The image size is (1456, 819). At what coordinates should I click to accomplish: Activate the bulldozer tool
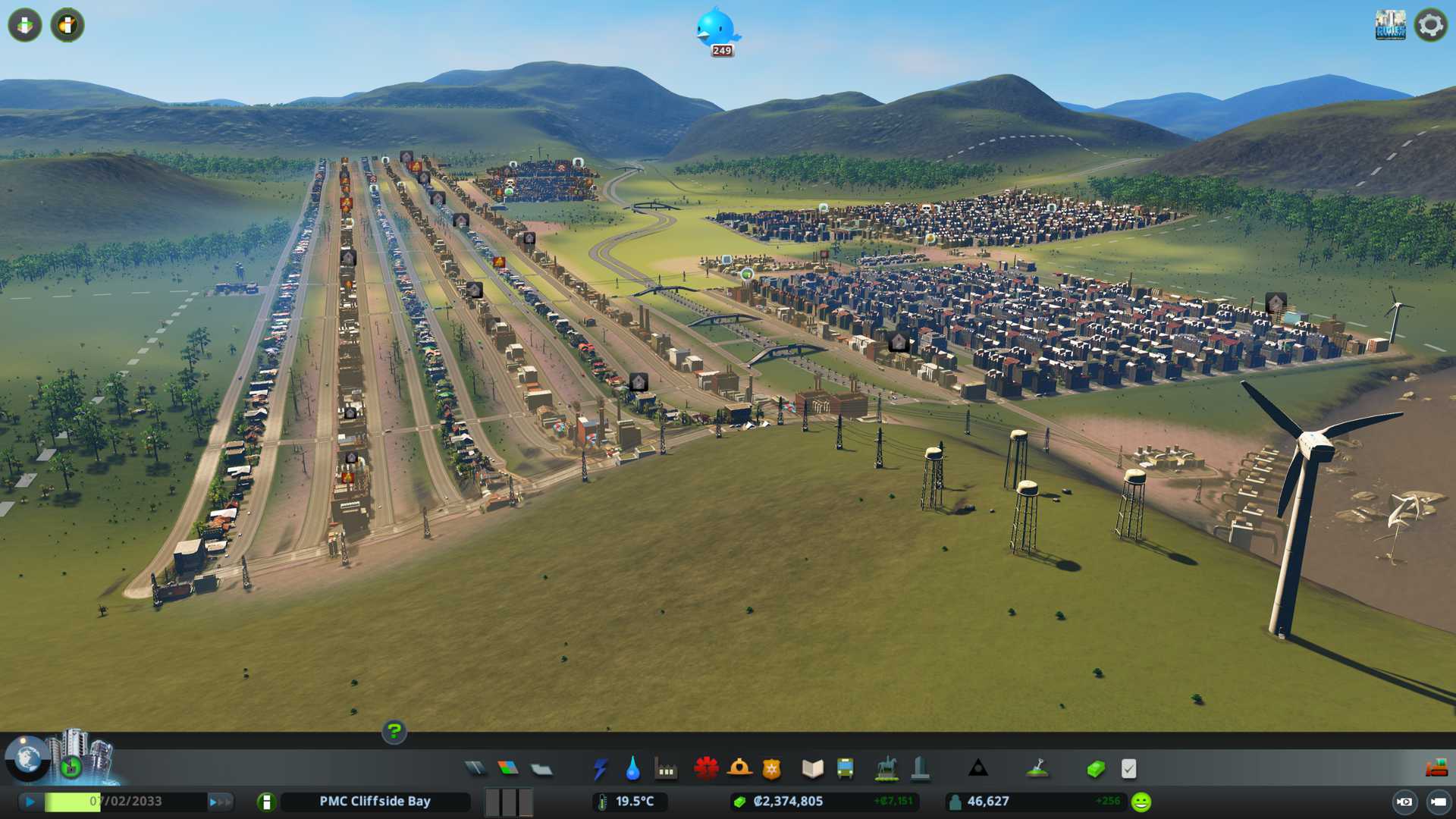[x=1436, y=769]
